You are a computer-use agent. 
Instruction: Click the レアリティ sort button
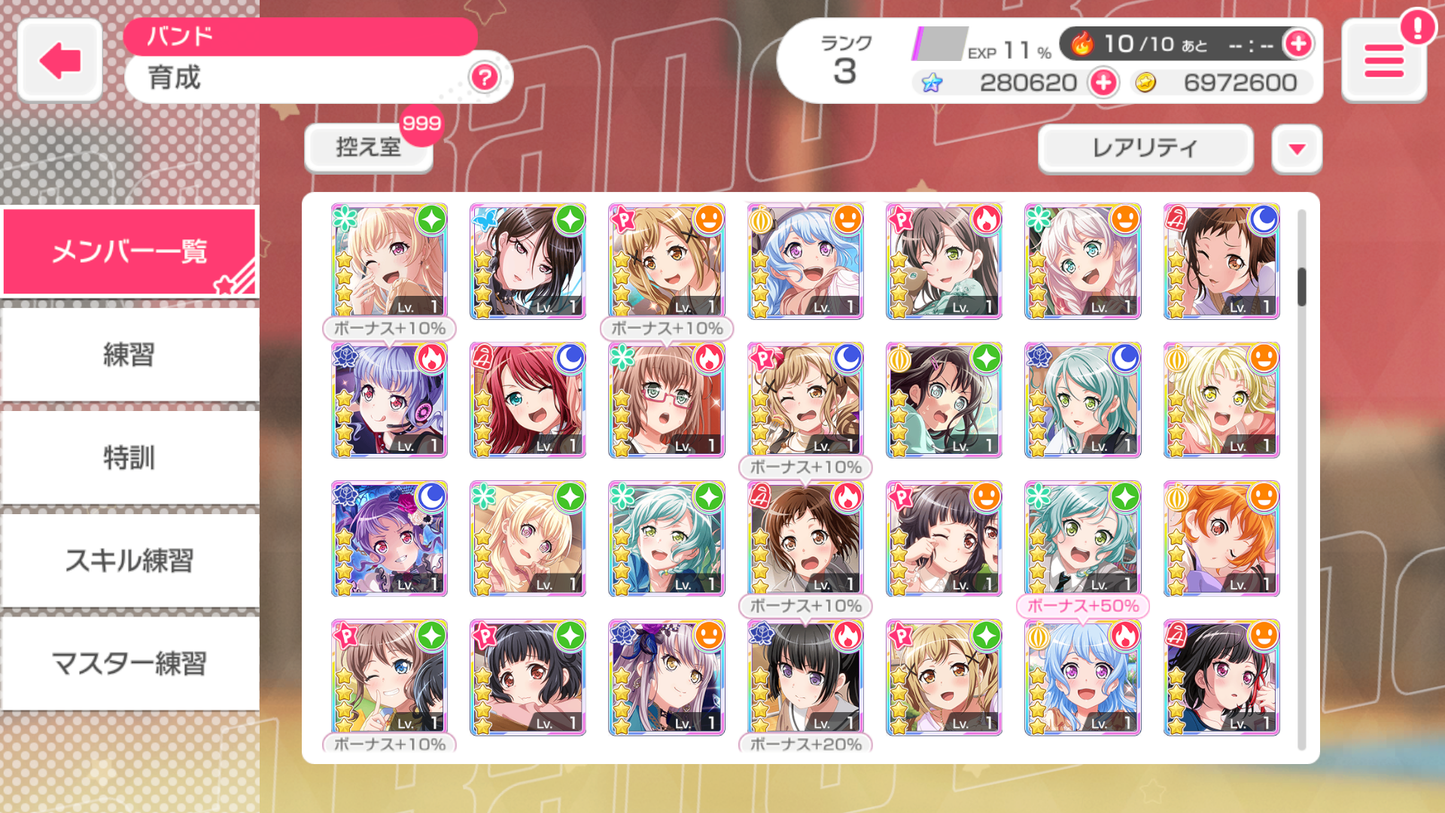(x=1145, y=148)
